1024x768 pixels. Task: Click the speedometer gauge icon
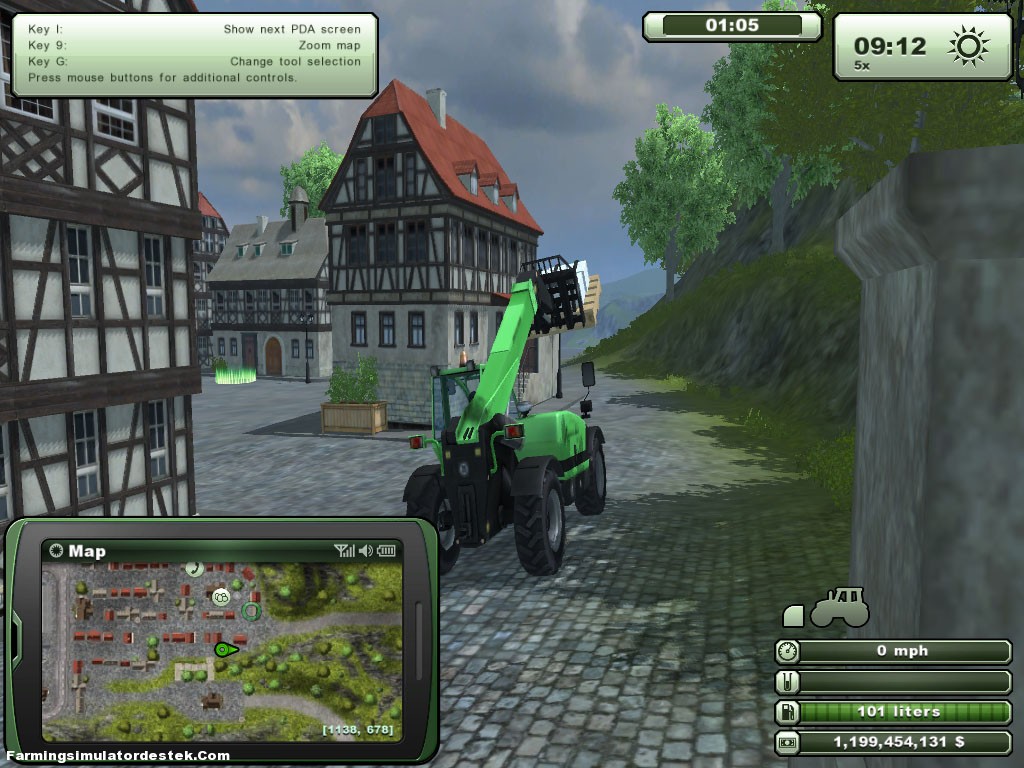[x=789, y=651]
